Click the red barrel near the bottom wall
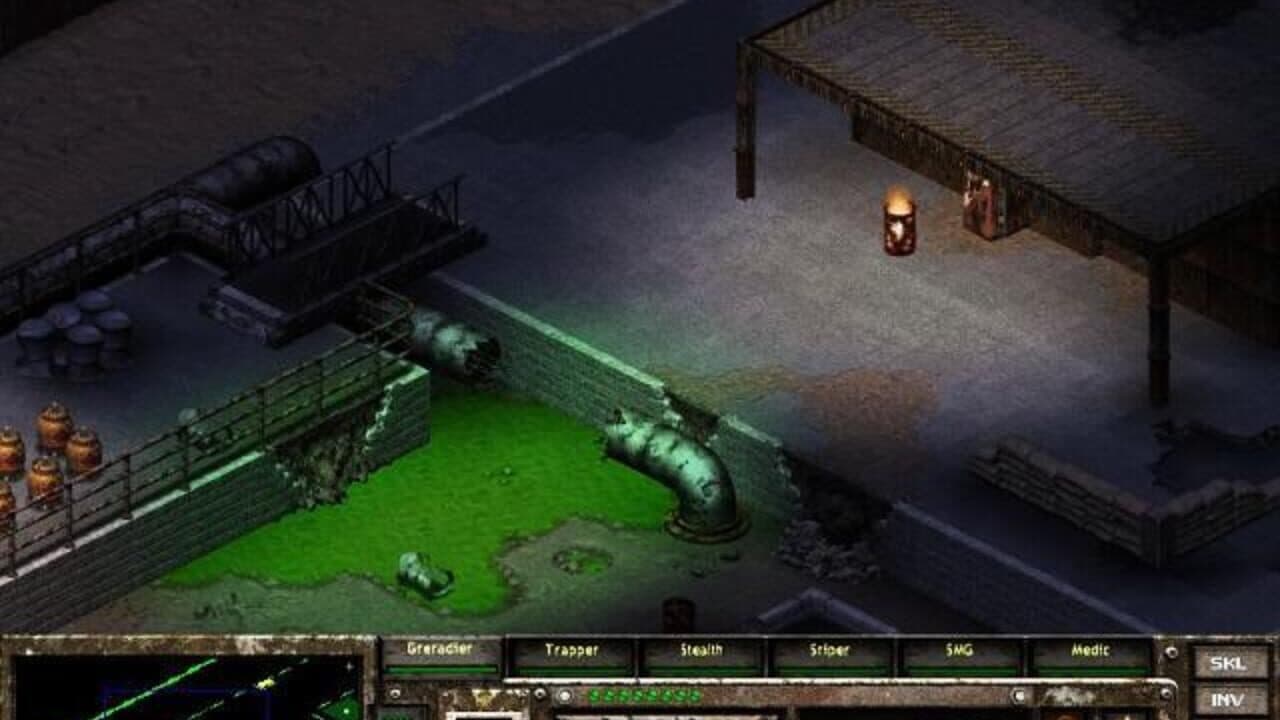The image size is (1280, 720). tap(676, 612)
